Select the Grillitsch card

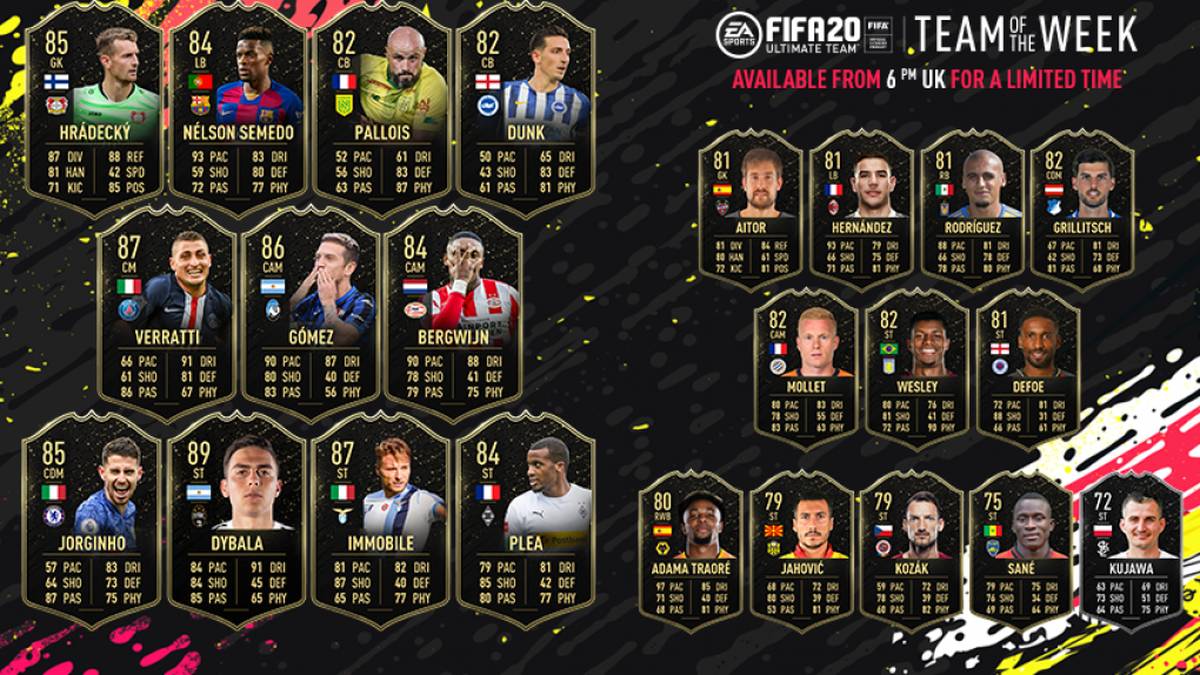(x=1082, y=210)
